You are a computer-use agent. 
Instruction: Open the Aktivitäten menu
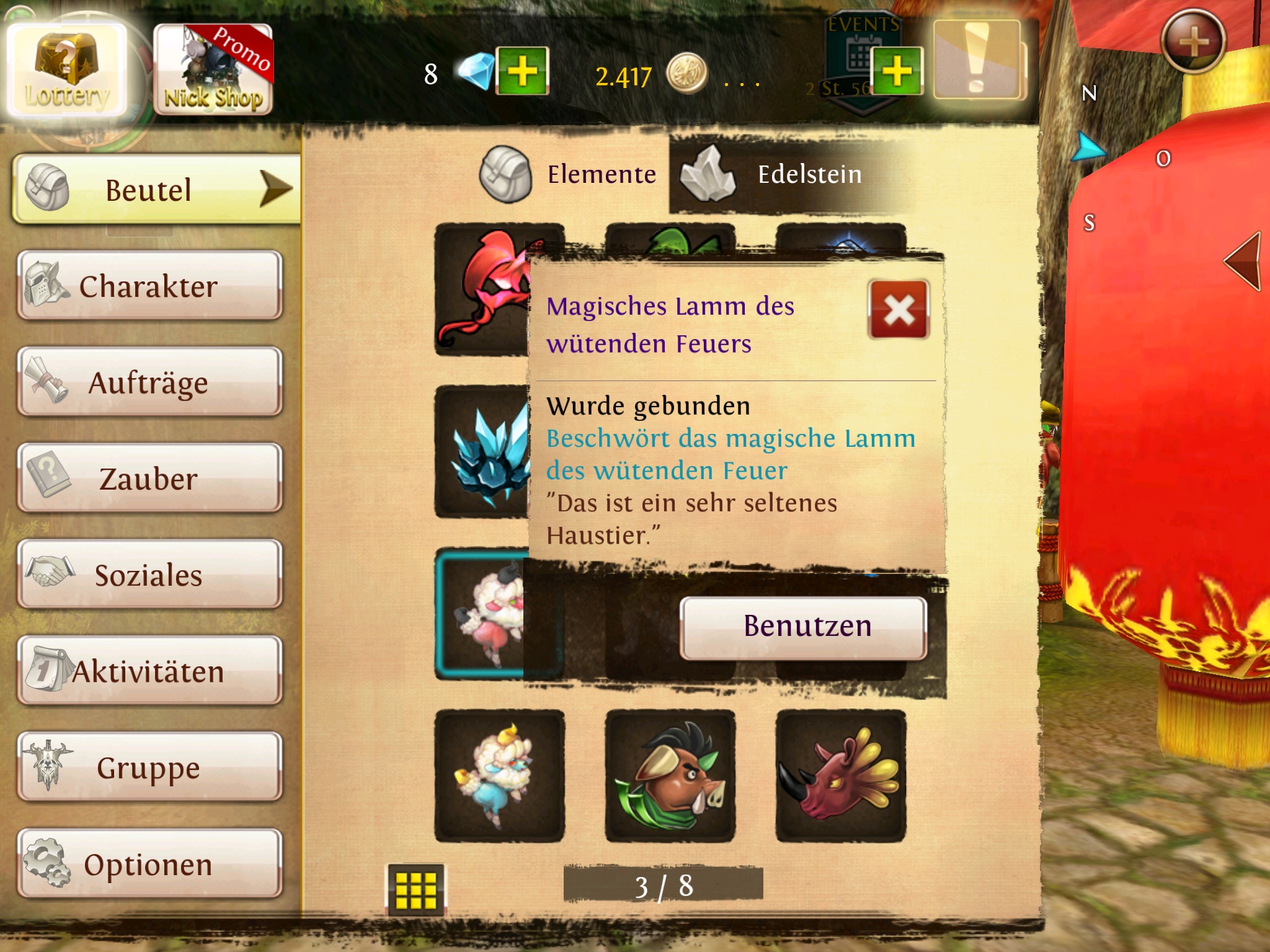[x=149, y=671]
